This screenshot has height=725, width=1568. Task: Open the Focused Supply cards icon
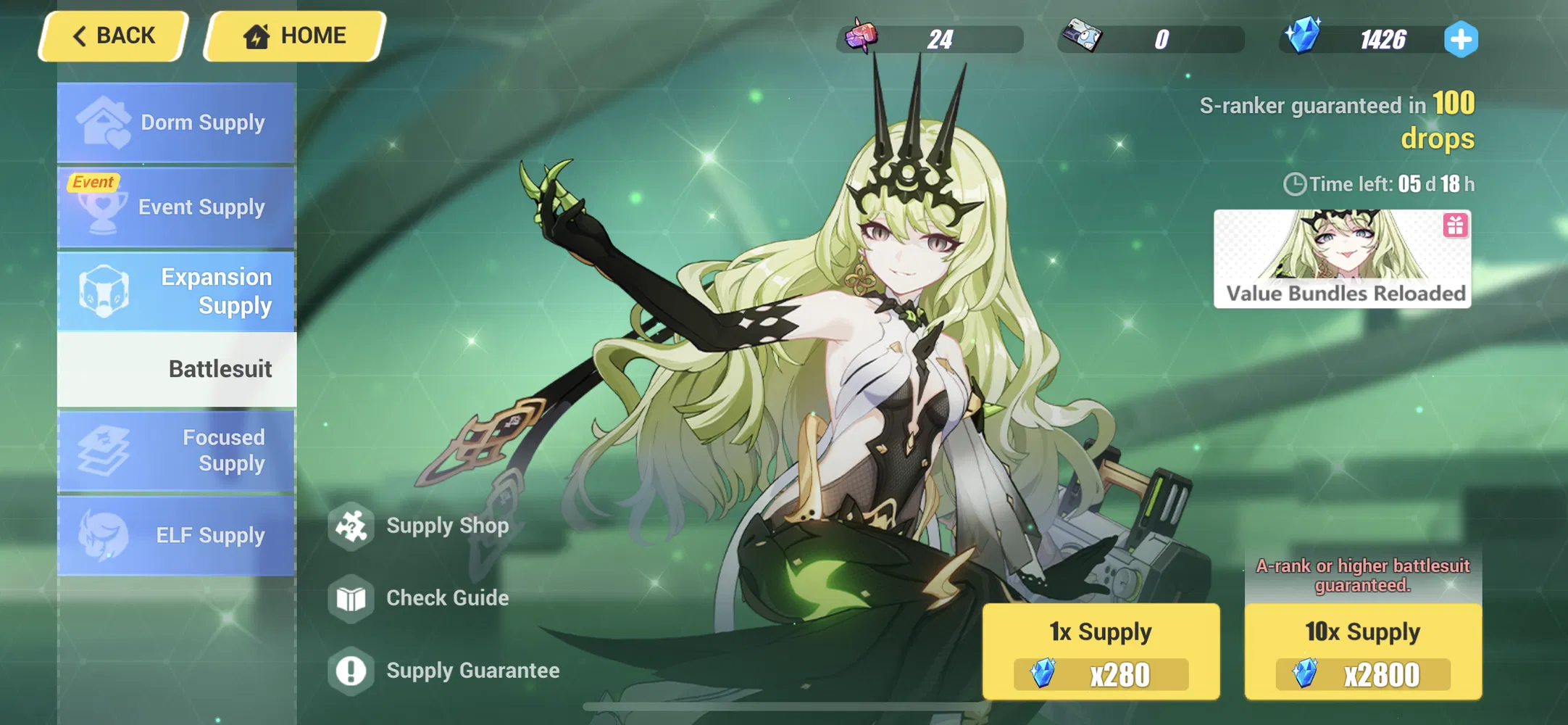[104, 451]
